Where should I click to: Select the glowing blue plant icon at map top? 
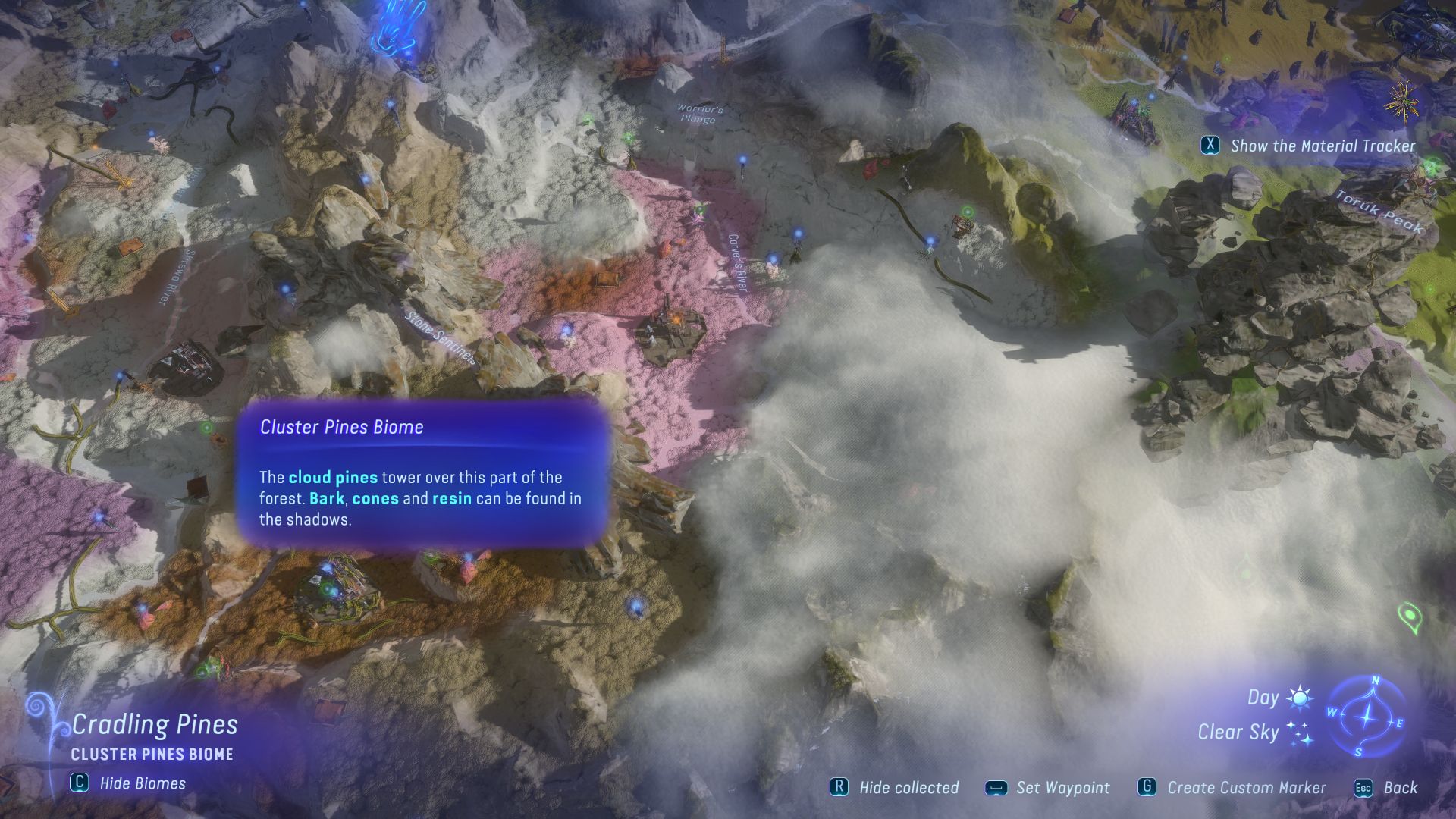pos(397,27)
